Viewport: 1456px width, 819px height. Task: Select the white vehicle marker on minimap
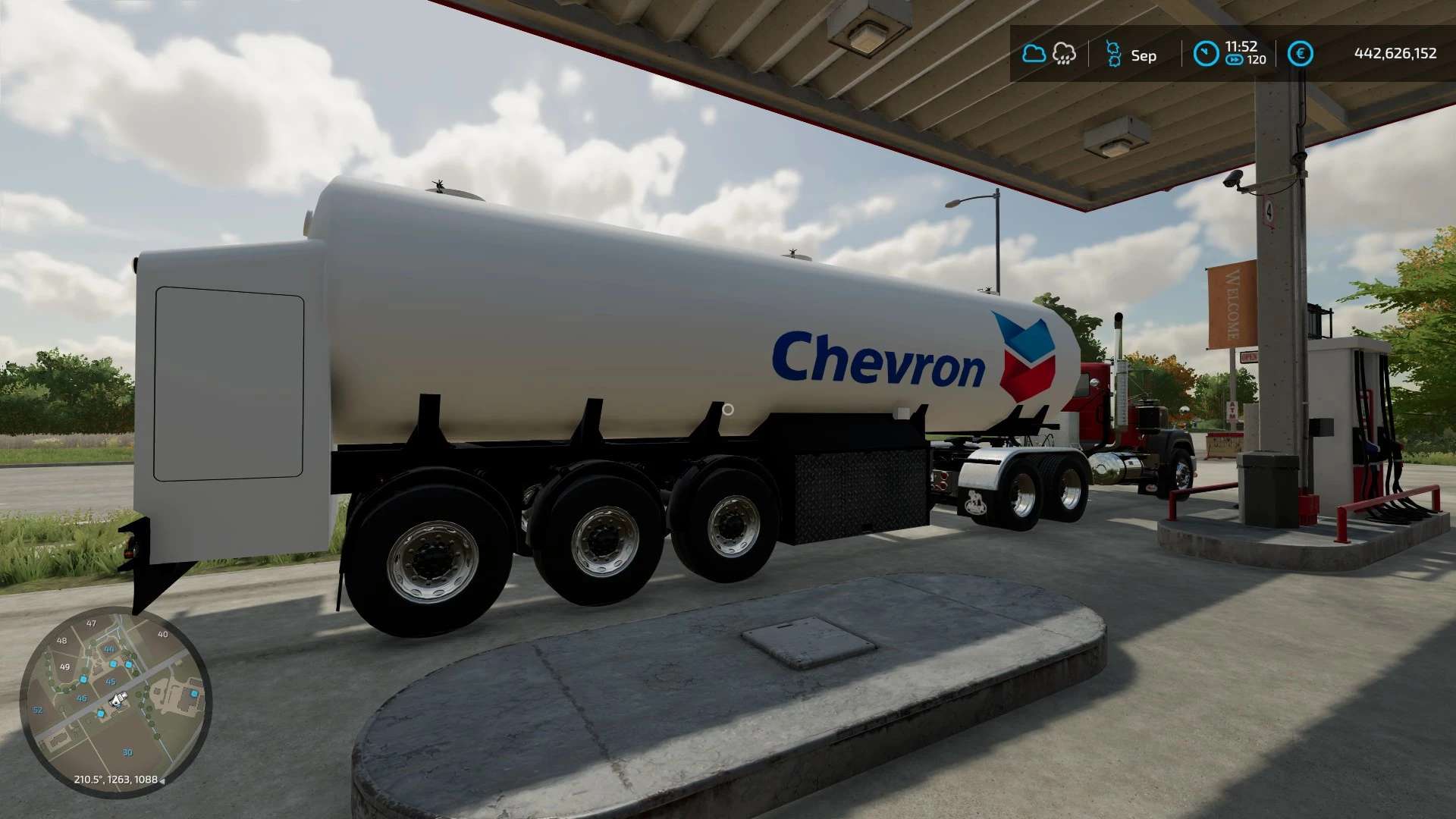(x=117, y=701)
